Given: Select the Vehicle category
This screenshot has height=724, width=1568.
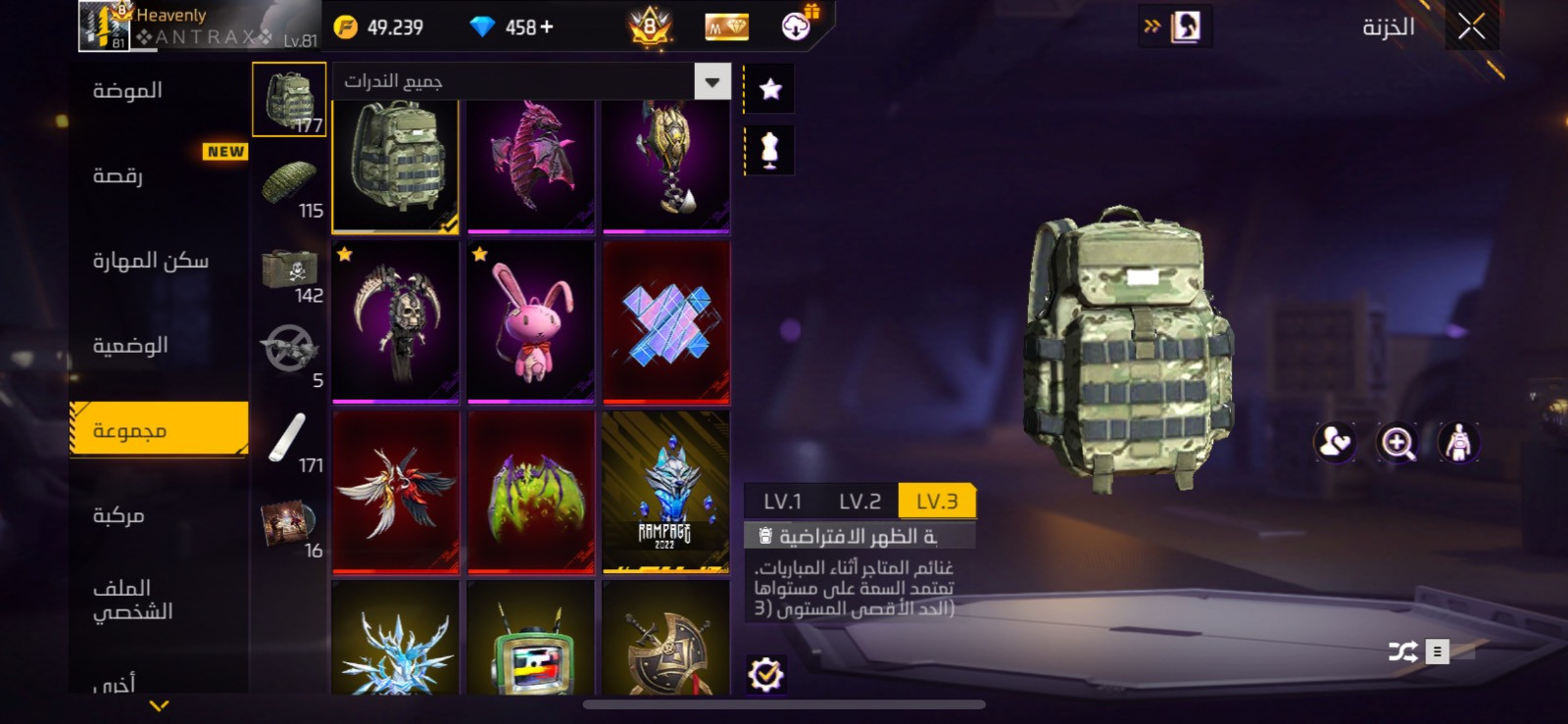Looking at the screenshot, I should (x=119, y=515).
